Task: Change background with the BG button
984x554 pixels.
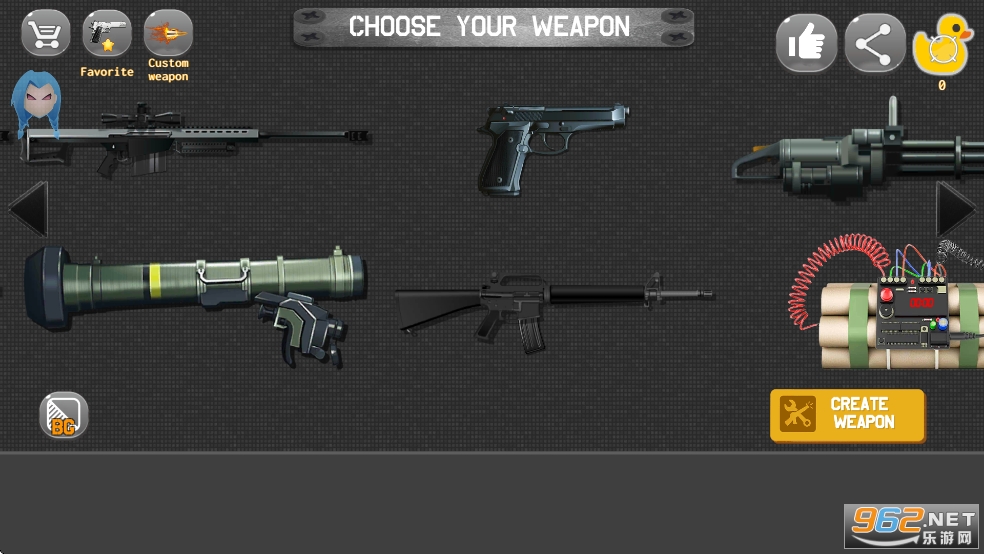Action: [x=64, y=415]
